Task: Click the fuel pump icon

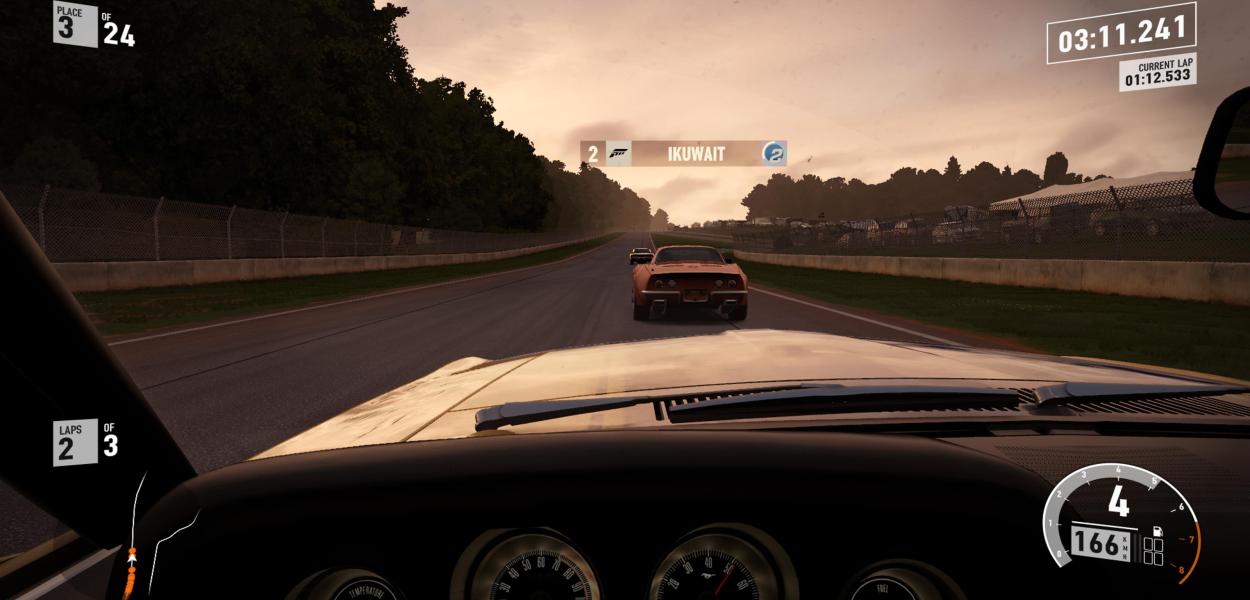Action: click(1157, 530)
